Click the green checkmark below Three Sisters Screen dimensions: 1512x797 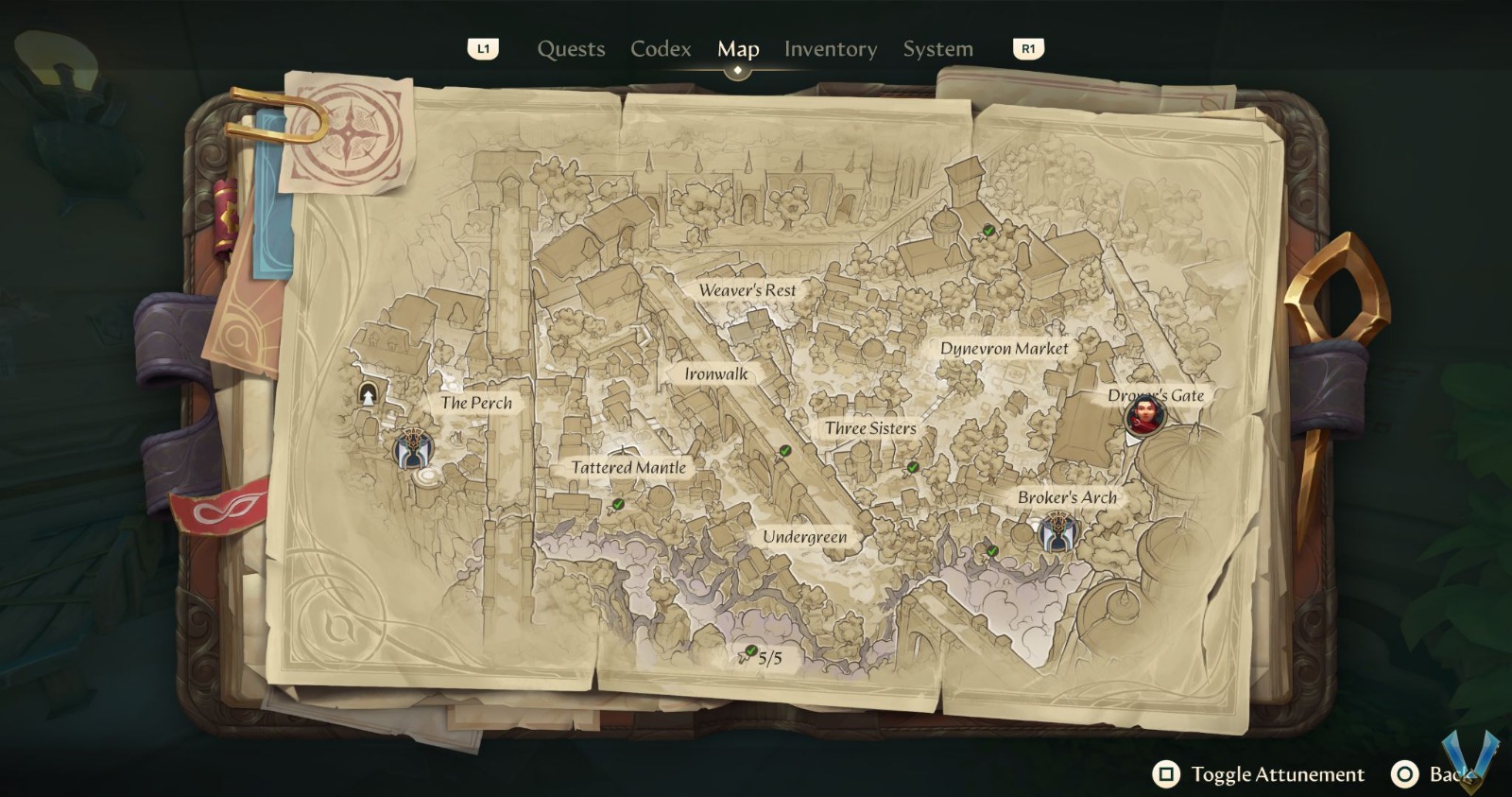(x=912, y=466)
